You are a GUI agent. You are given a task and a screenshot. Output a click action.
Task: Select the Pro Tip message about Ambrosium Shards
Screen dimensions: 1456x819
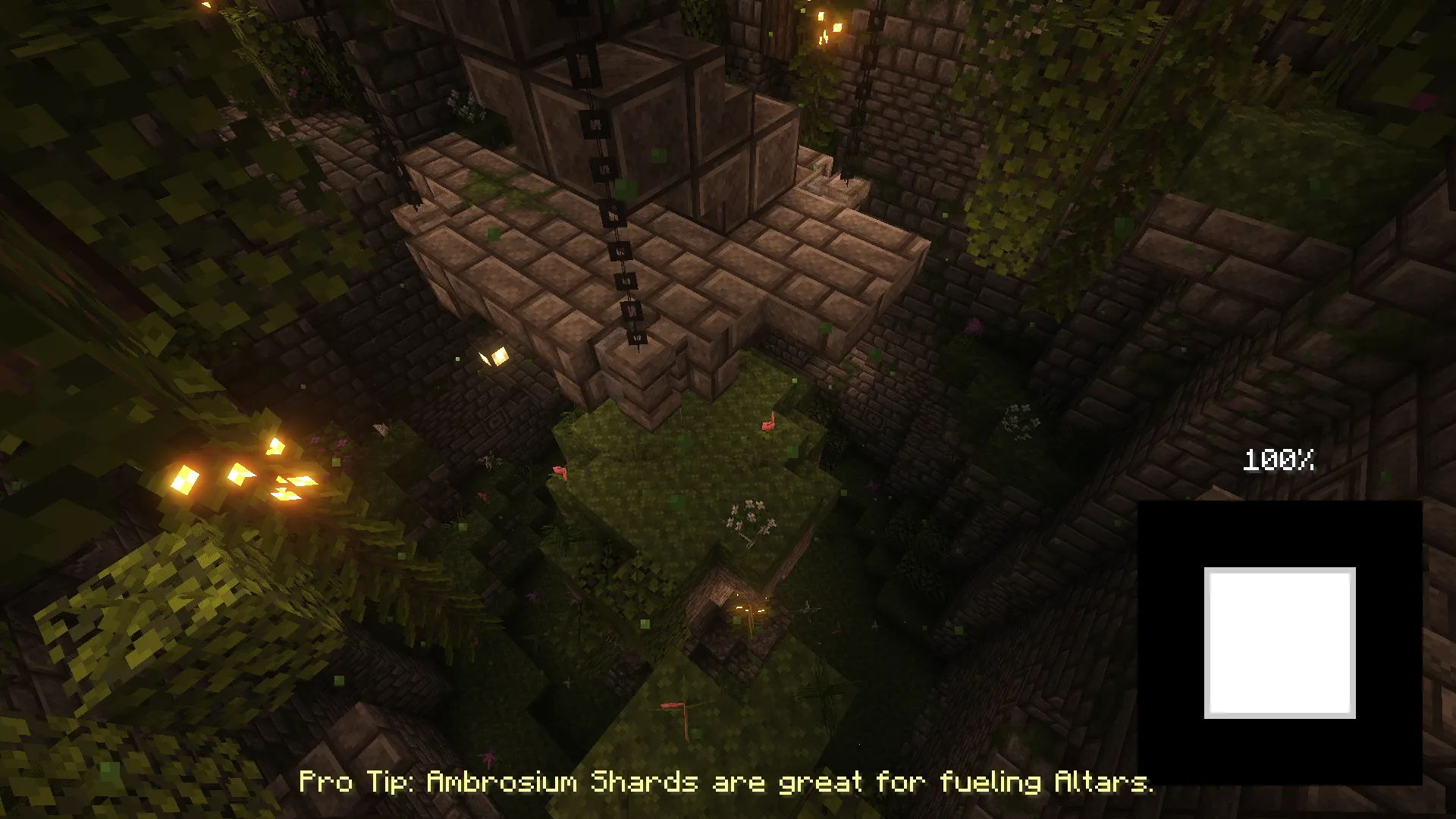tap(724, 783)
